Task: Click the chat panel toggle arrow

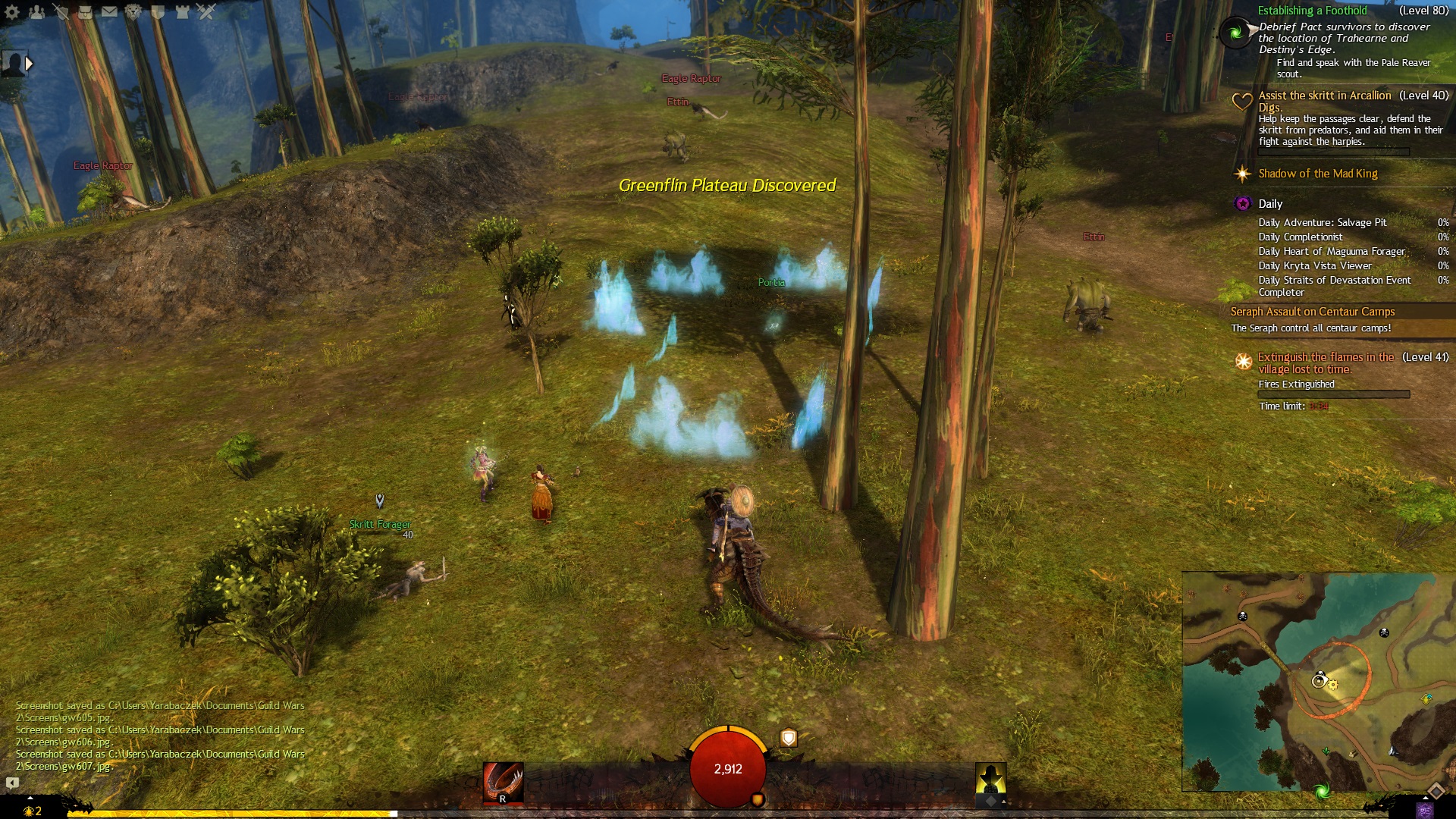Action: [x=12, y=783]
